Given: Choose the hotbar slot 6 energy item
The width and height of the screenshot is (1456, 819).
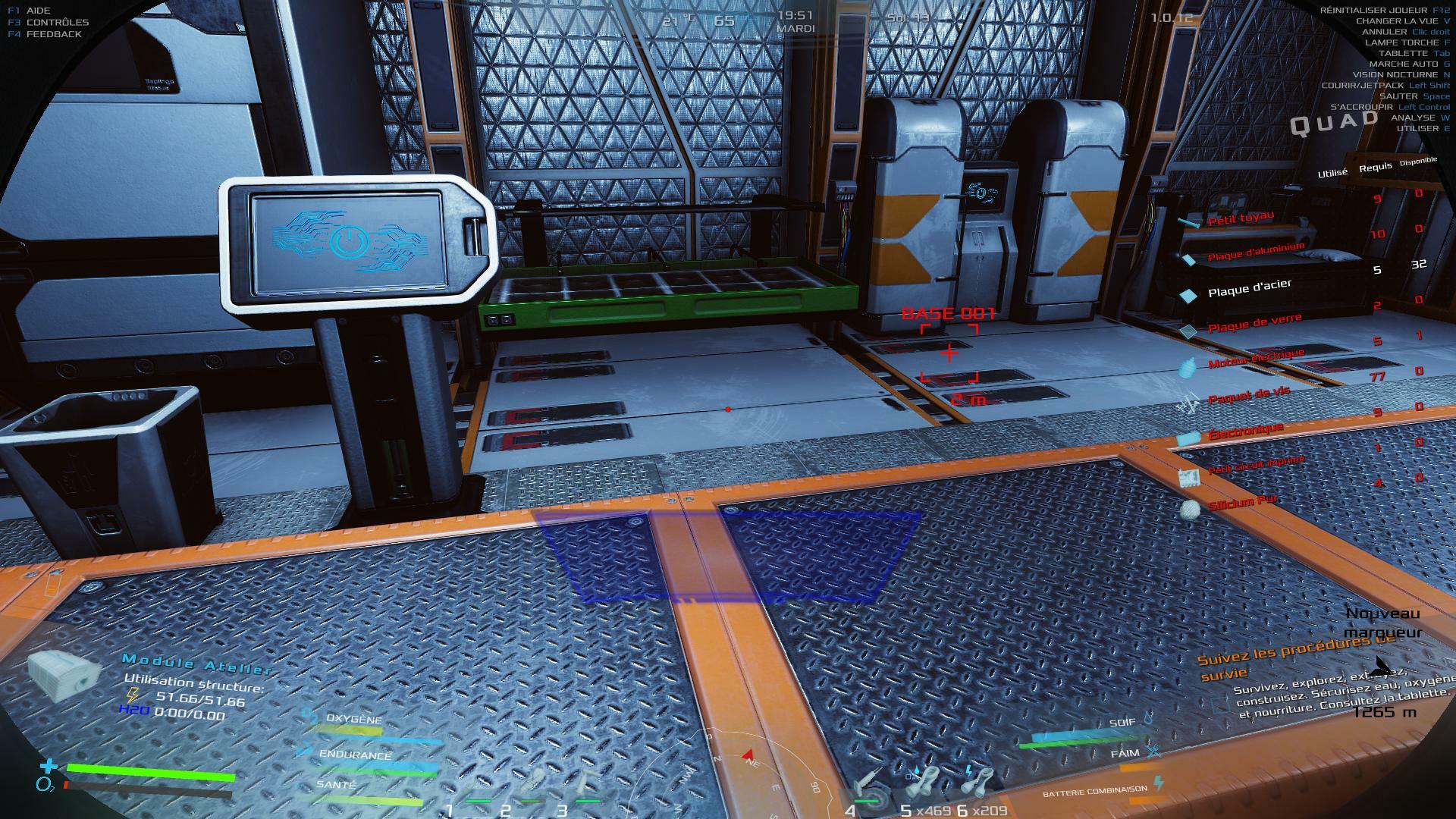Looking at the screenshot, I should [979, 783].
